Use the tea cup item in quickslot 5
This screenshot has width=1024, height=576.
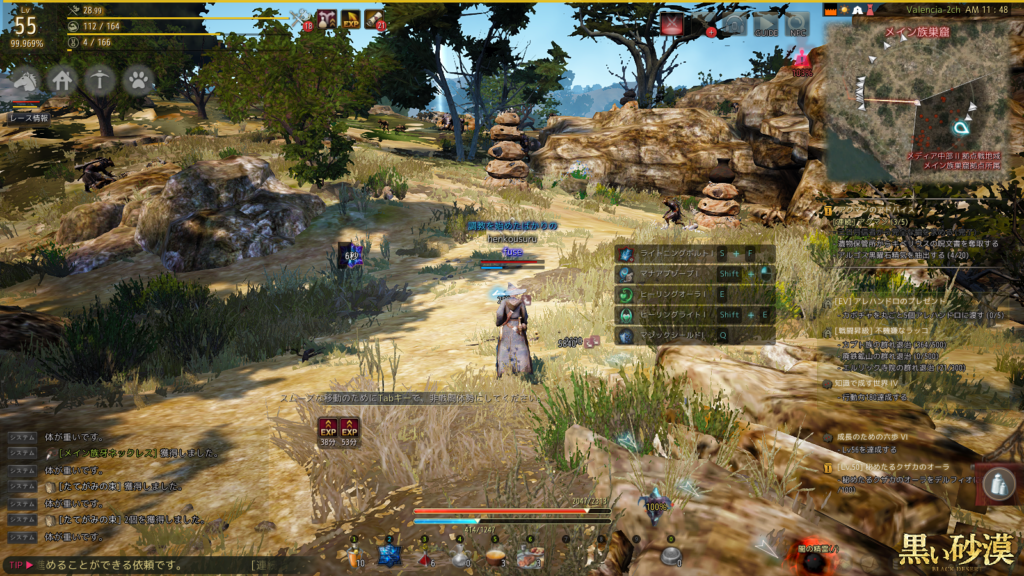pyautogui.click(x=494, y=556)
